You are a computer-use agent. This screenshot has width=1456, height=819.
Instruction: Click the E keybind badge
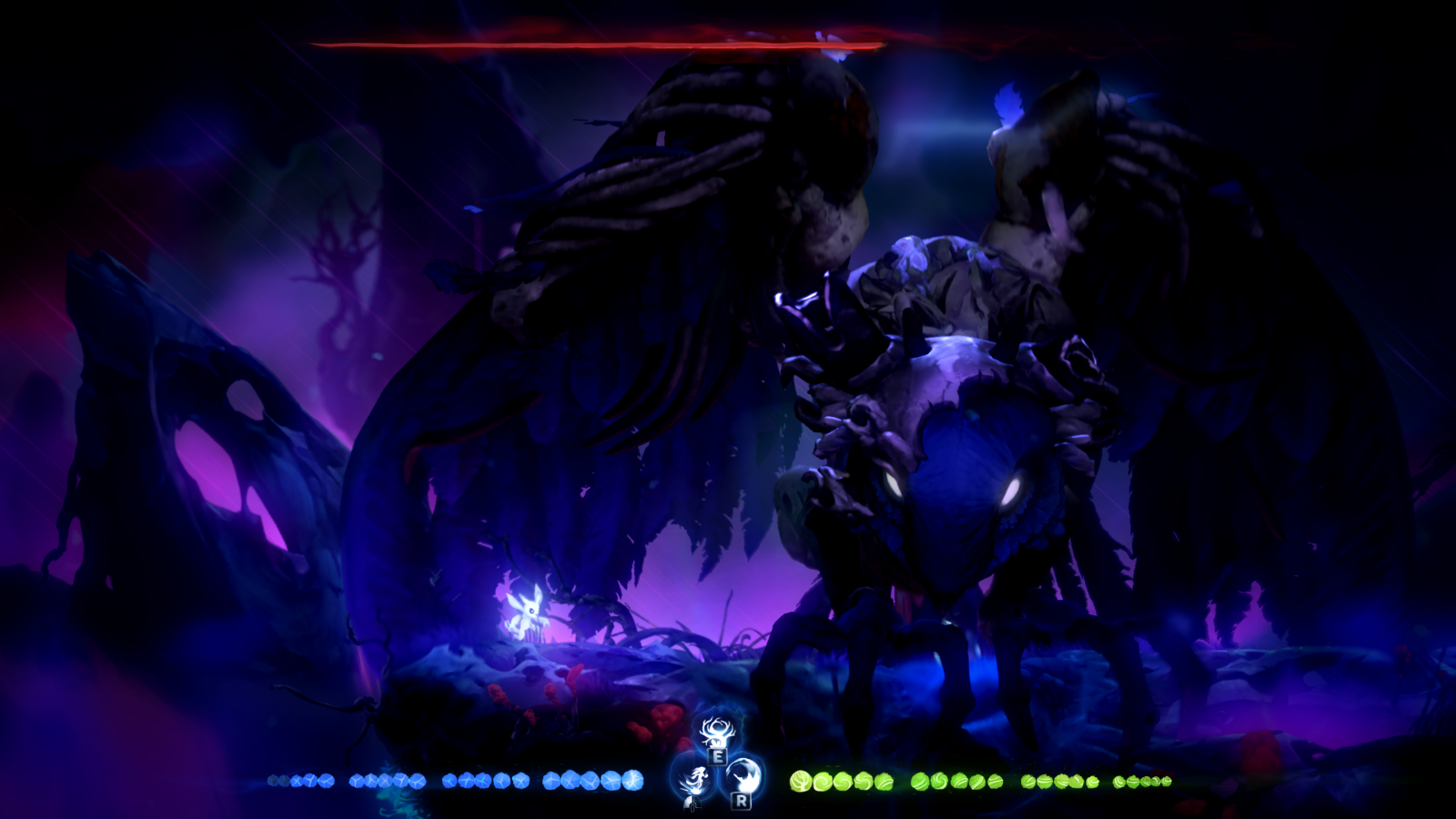click(x=718, y=757)
